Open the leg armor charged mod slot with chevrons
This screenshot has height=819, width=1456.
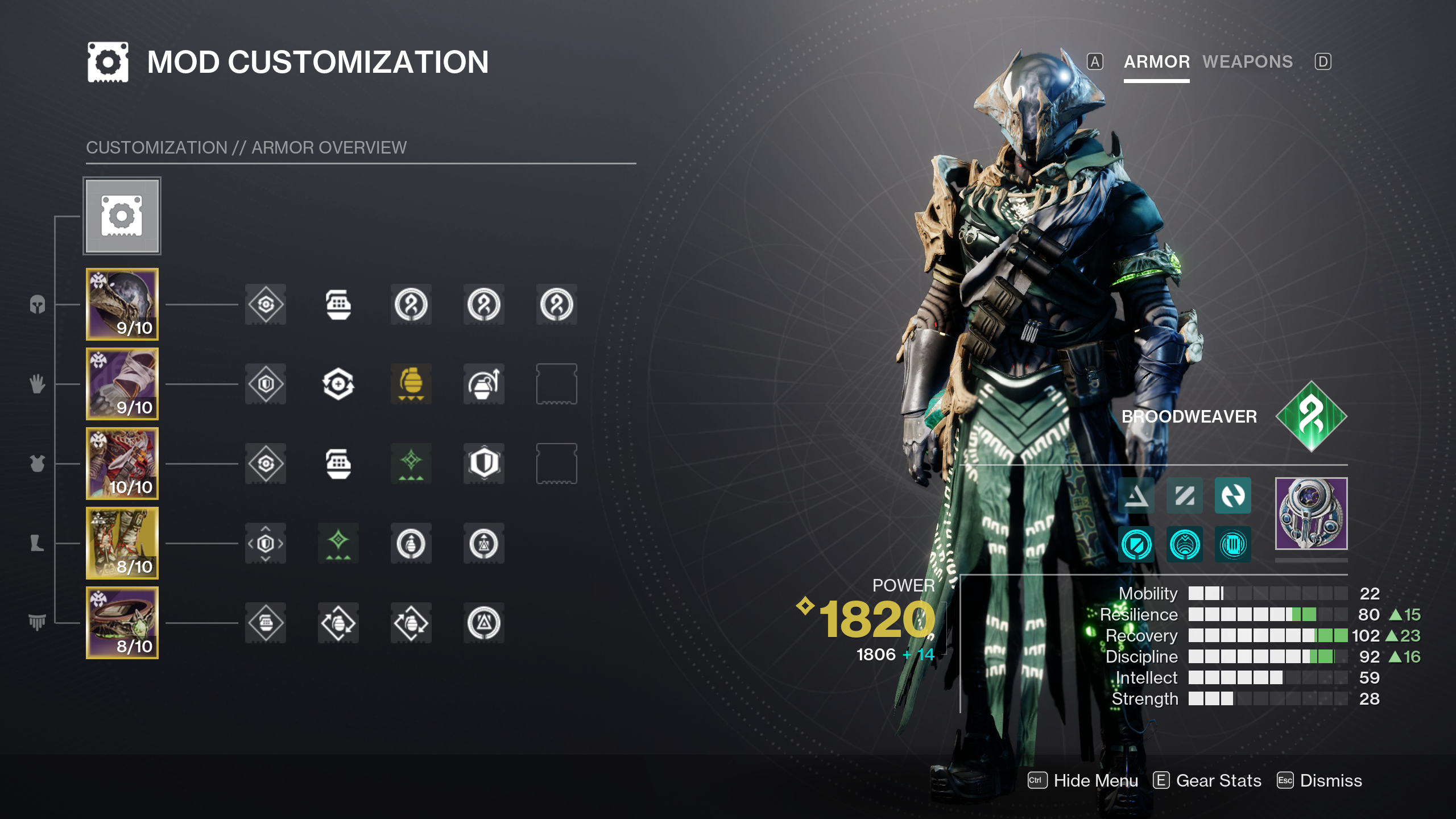266,544
